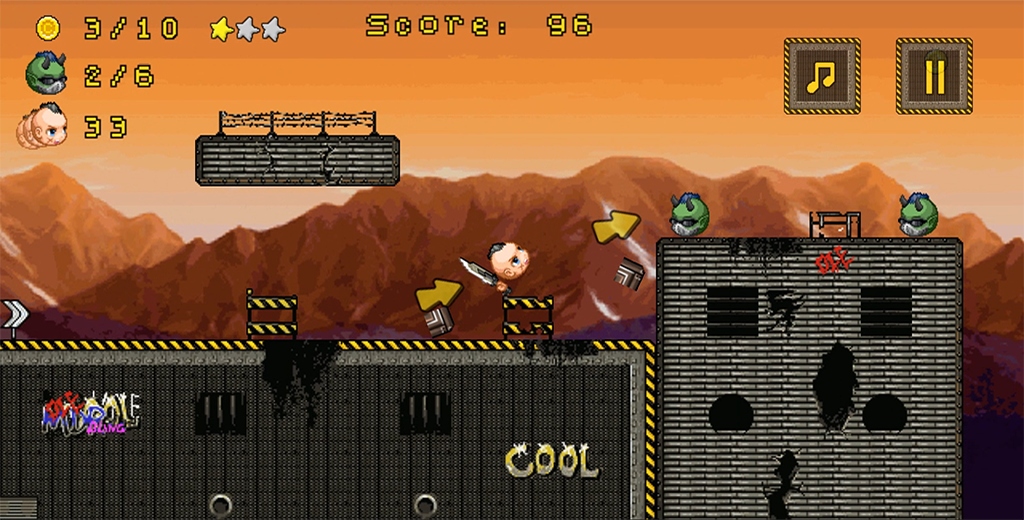Toggle the music note button
Screen dimensions: 1024x520
[x=822, y=76]
